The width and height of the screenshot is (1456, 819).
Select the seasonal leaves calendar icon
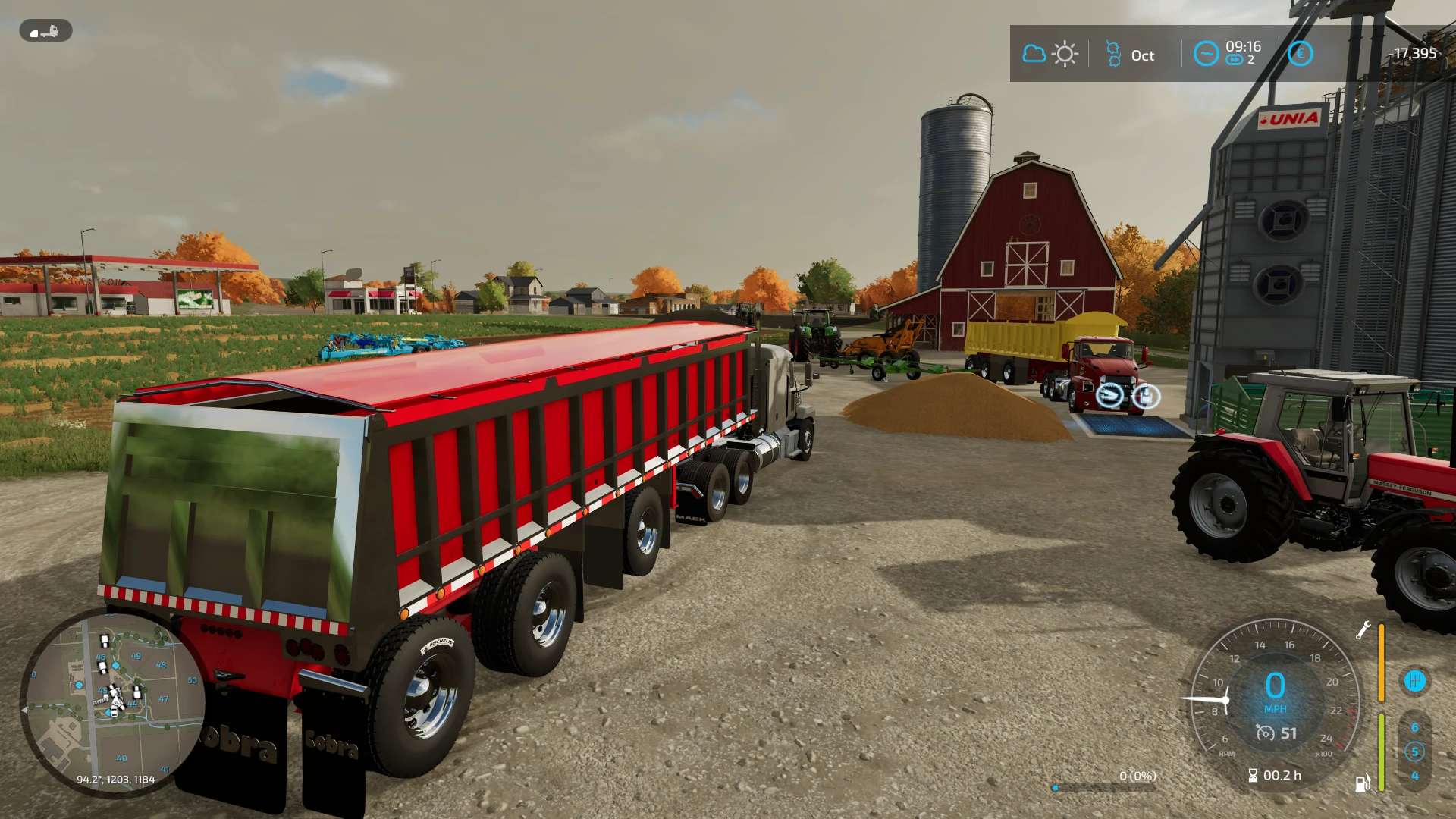[x=1113, y=54]
